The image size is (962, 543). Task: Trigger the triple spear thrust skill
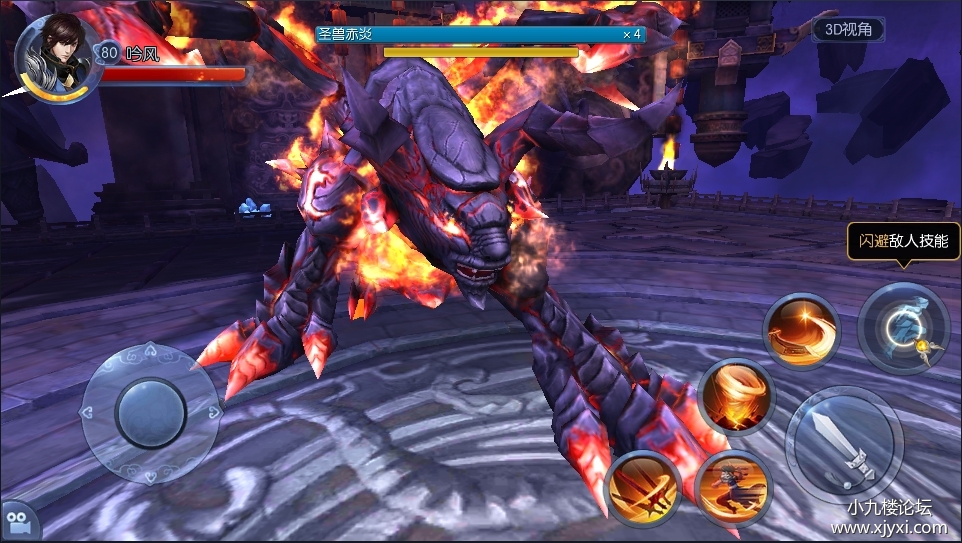[643, 487]
